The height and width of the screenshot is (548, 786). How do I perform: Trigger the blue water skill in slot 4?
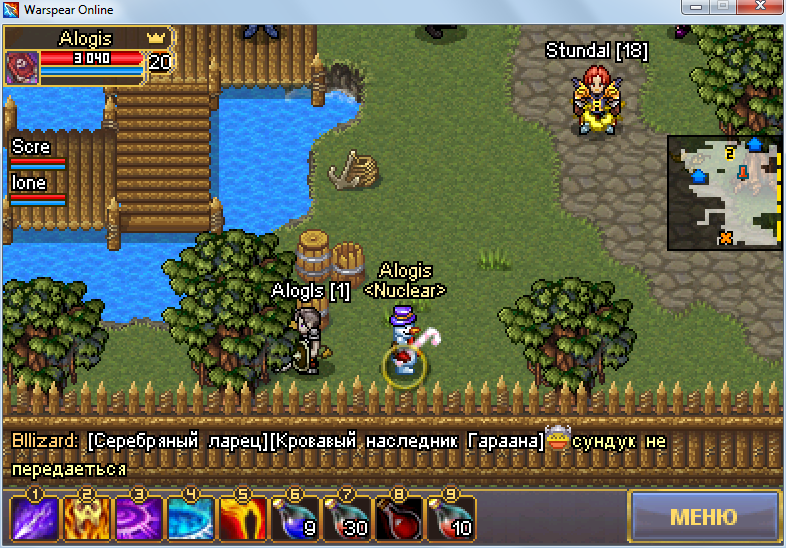[x=191, y=518]
